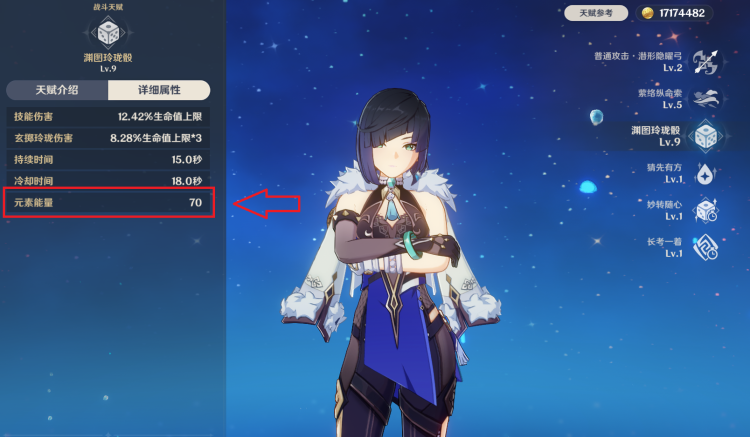This screenshot has height=437, width=750.
Task: View the 长考一着 passive talent
Action: click(706, 247)
